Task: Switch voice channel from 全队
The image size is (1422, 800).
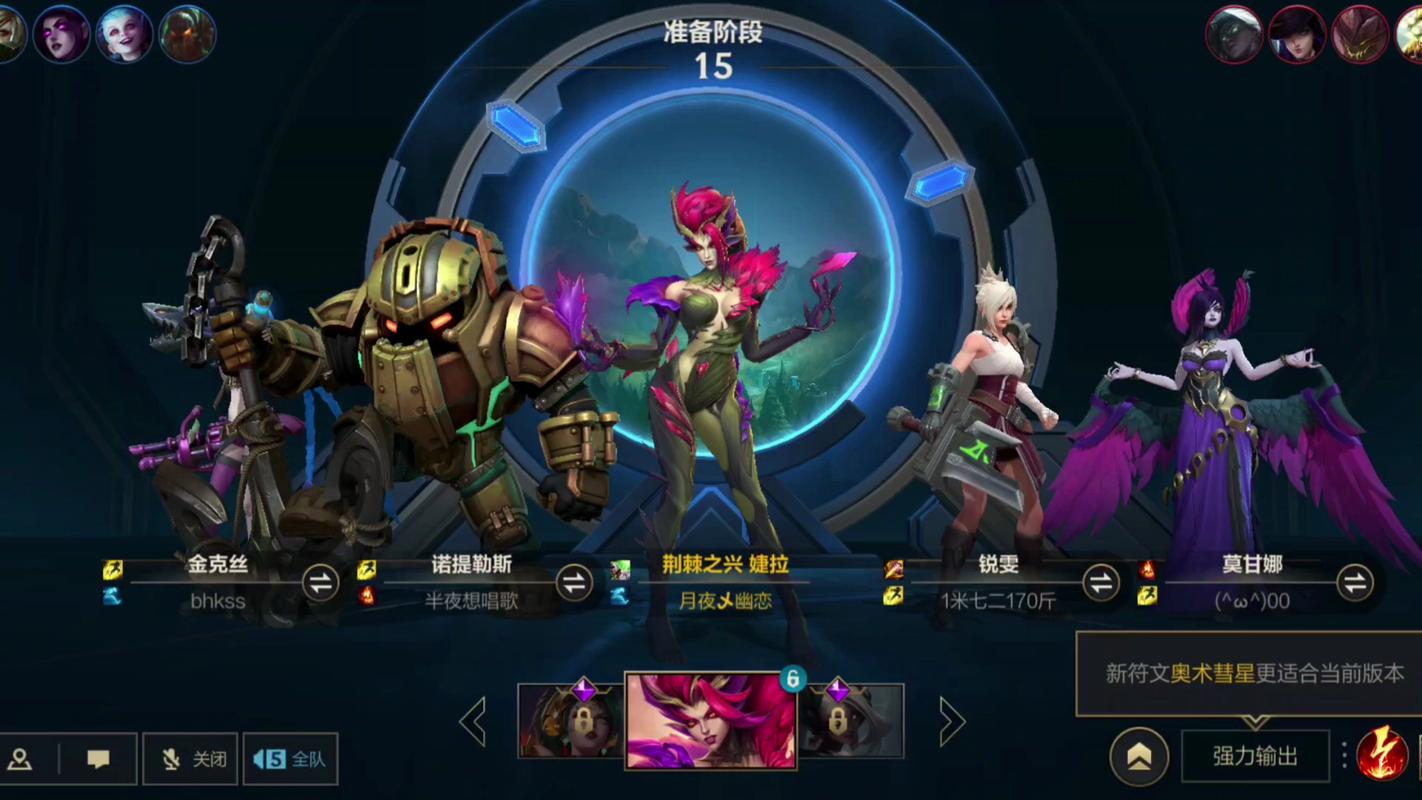Action: point(292,759)
